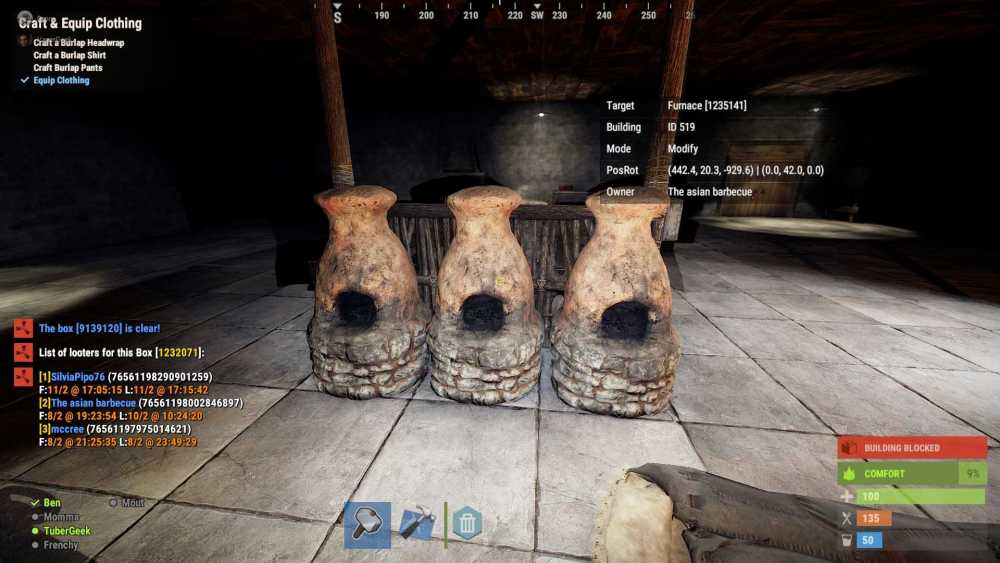
Task: Open the Craft & Equip Clothing mission tracker
Action: point(80,23)
